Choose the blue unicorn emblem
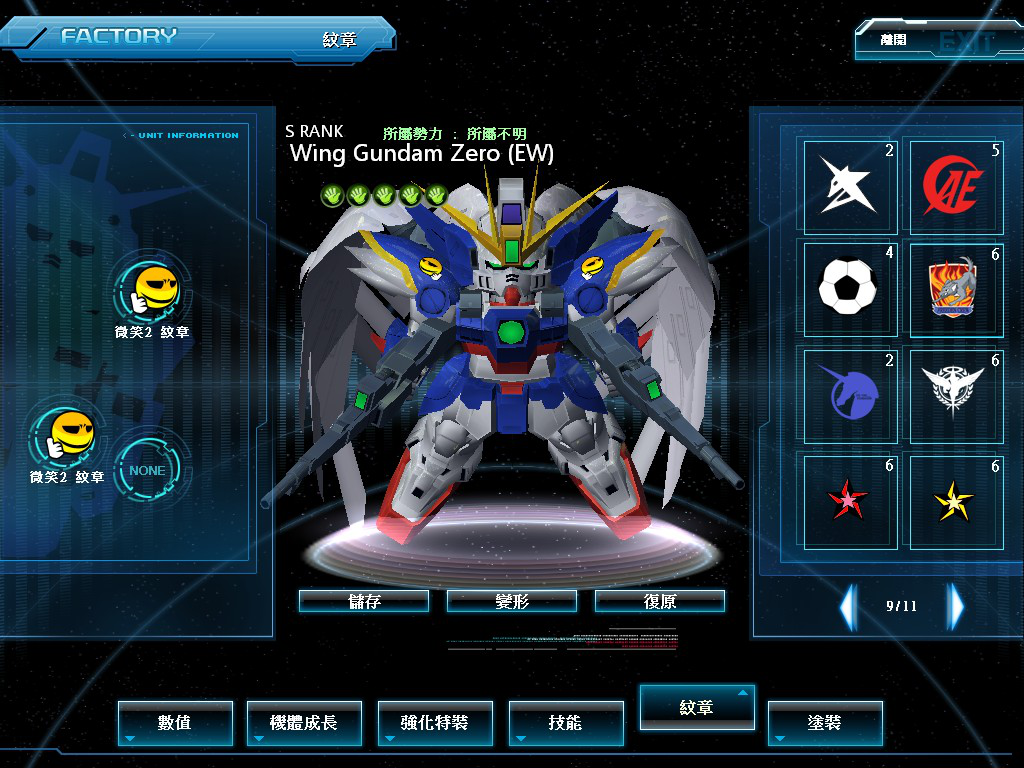The height and width of the screenshot is (768, 1024). coord(849,394)
